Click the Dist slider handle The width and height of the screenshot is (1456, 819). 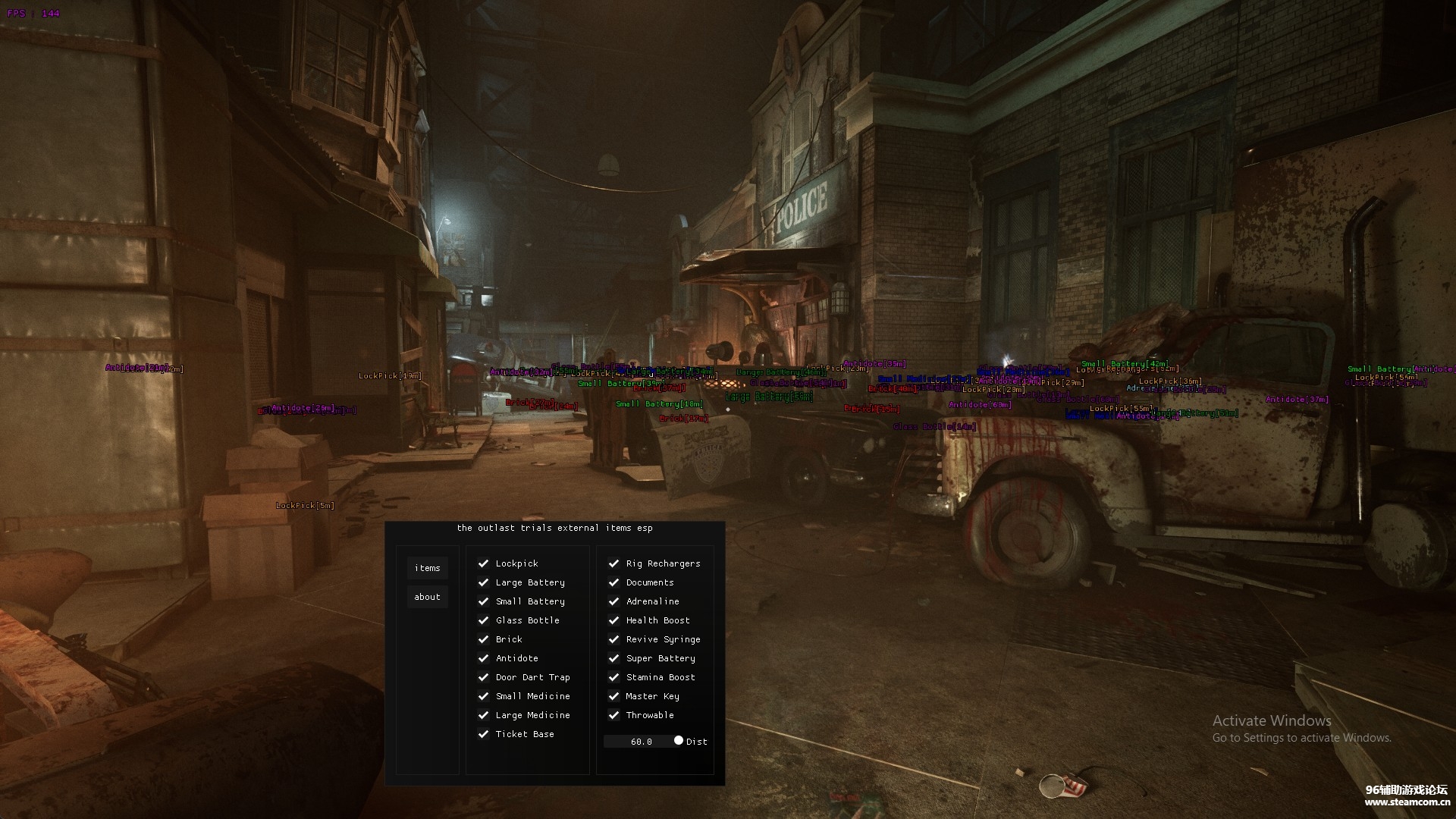click(678, 741)
